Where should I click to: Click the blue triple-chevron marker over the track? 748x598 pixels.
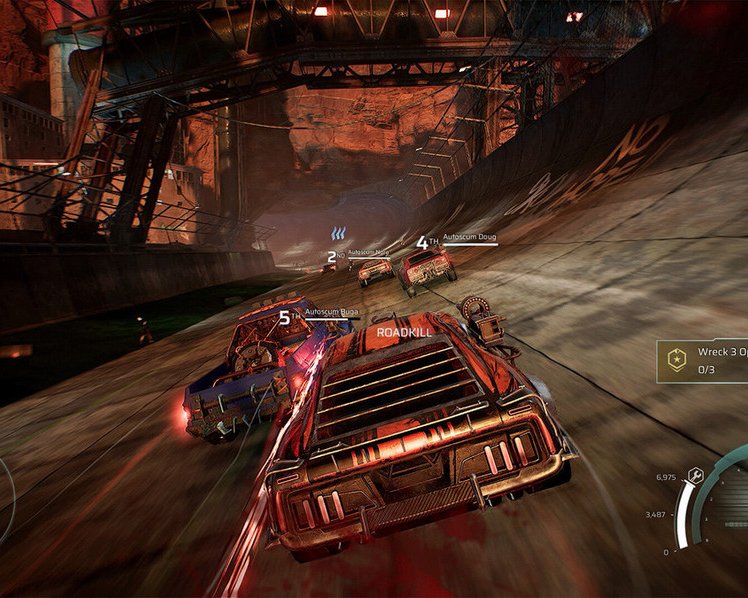point(339,234)
